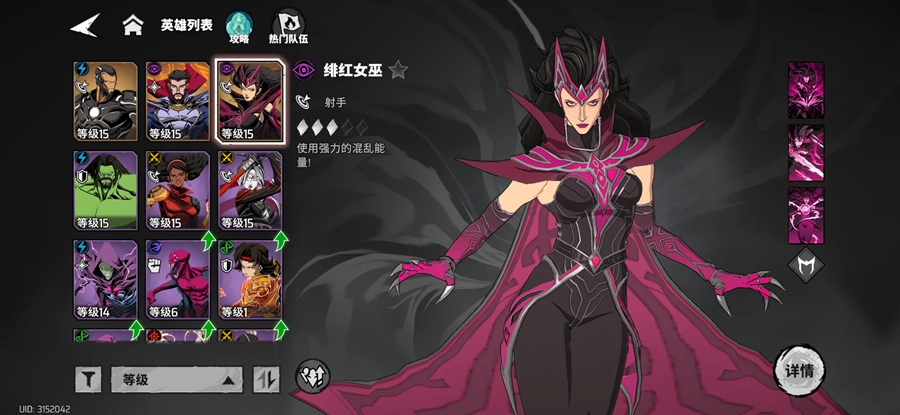Select the red-suited woman hero card
Image resolution: width=900 pixels, height=415 pixels.
tap(178, 190)
